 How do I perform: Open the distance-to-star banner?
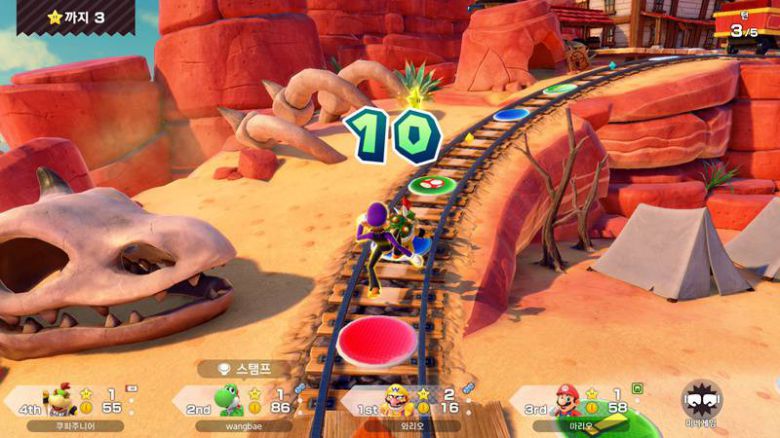click(75, 17)
